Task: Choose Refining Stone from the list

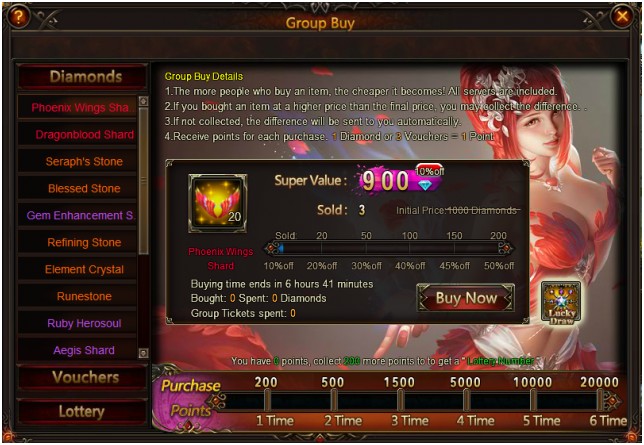Action: coord(84,242)
